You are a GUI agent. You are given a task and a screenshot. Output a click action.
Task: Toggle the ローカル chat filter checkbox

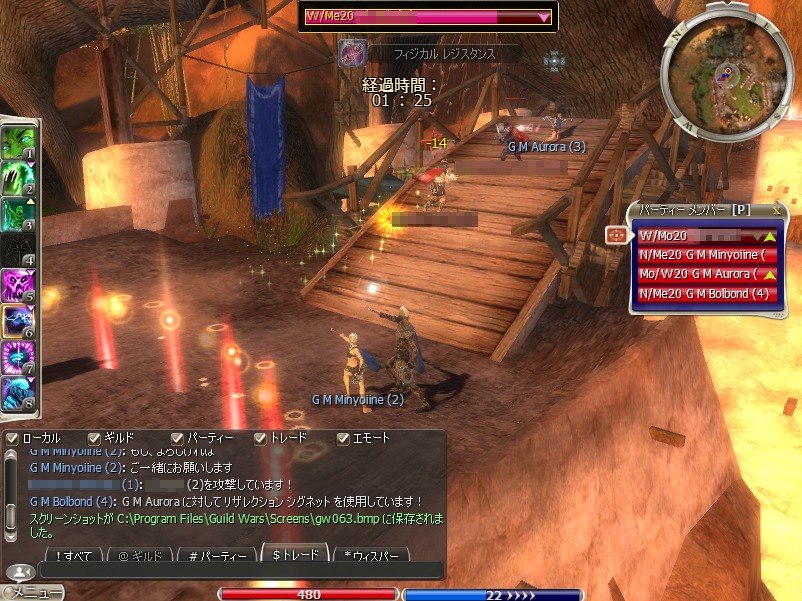pos(11,438)
